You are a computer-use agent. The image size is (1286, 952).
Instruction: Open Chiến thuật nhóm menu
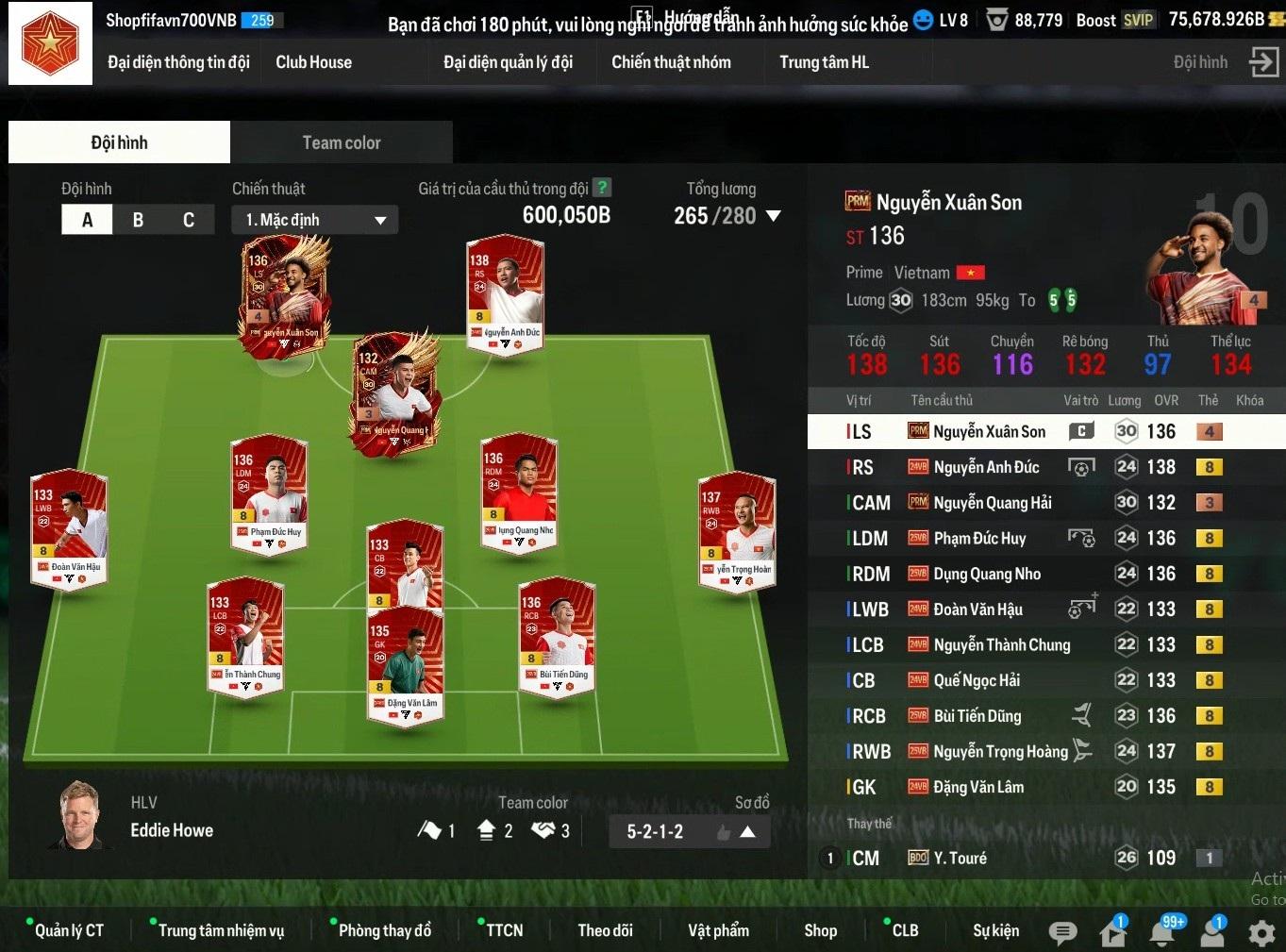[x=671, y=62]
